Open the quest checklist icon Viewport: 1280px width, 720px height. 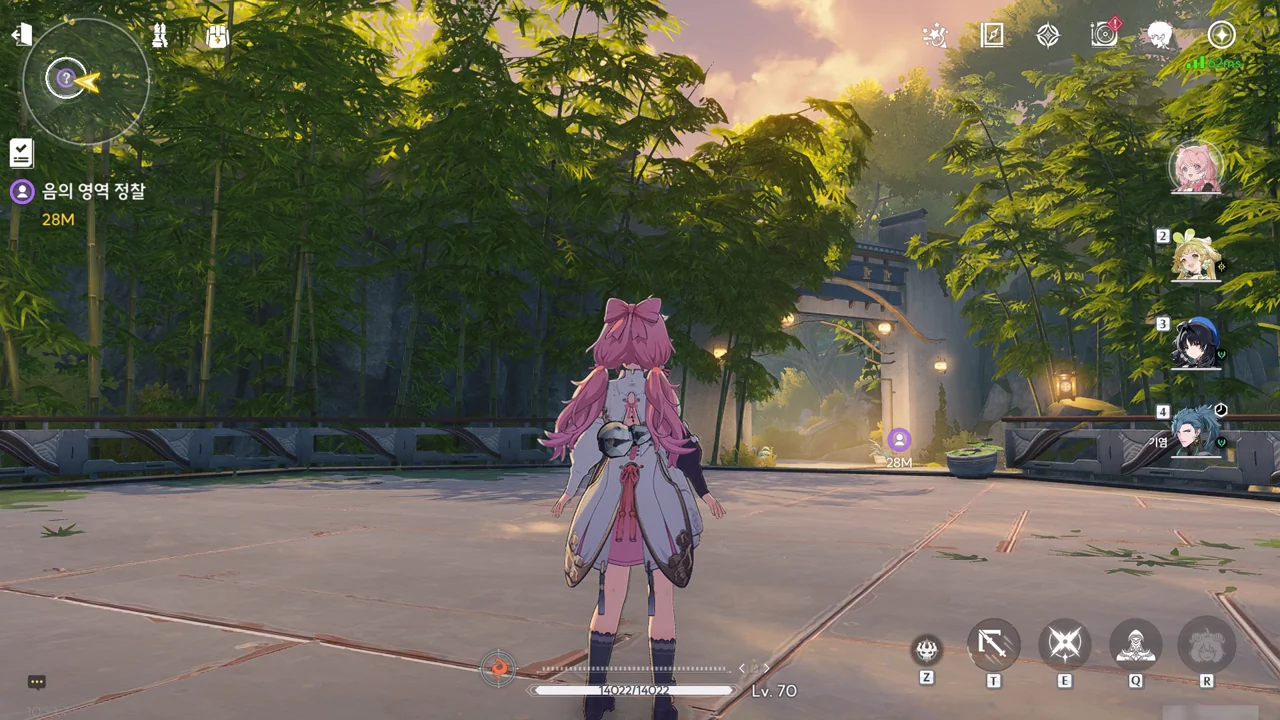pyautogui.click(x=22, y=153)
